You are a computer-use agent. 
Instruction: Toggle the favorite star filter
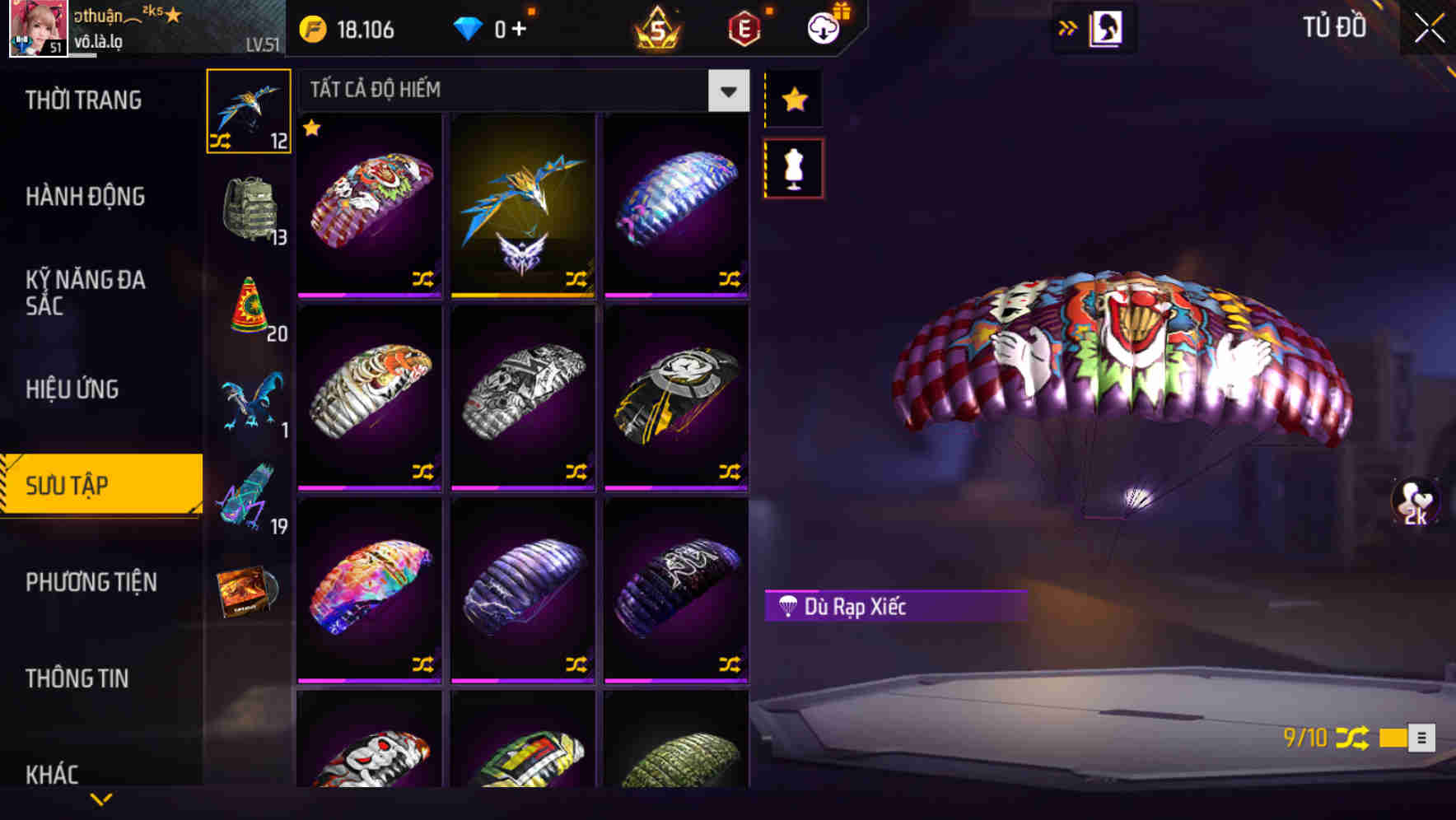click(x=793, y=99)
